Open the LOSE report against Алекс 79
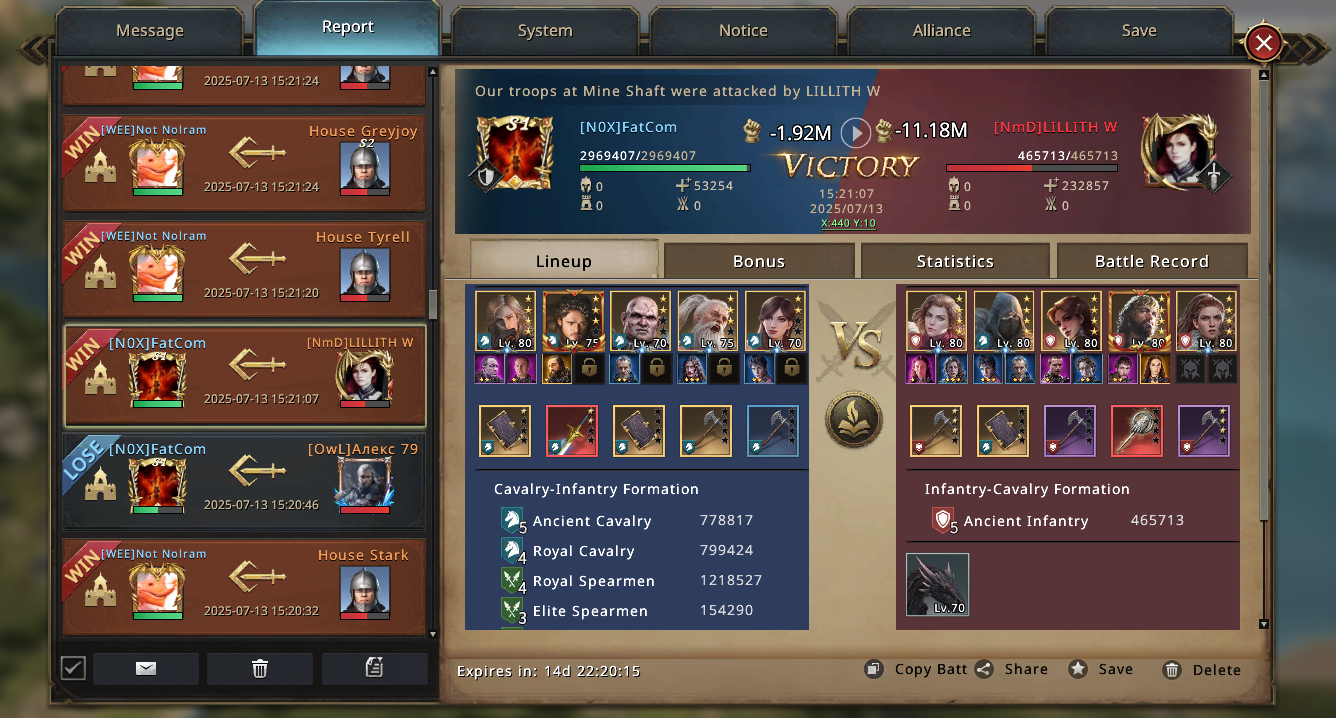 (x=244, y=480)
